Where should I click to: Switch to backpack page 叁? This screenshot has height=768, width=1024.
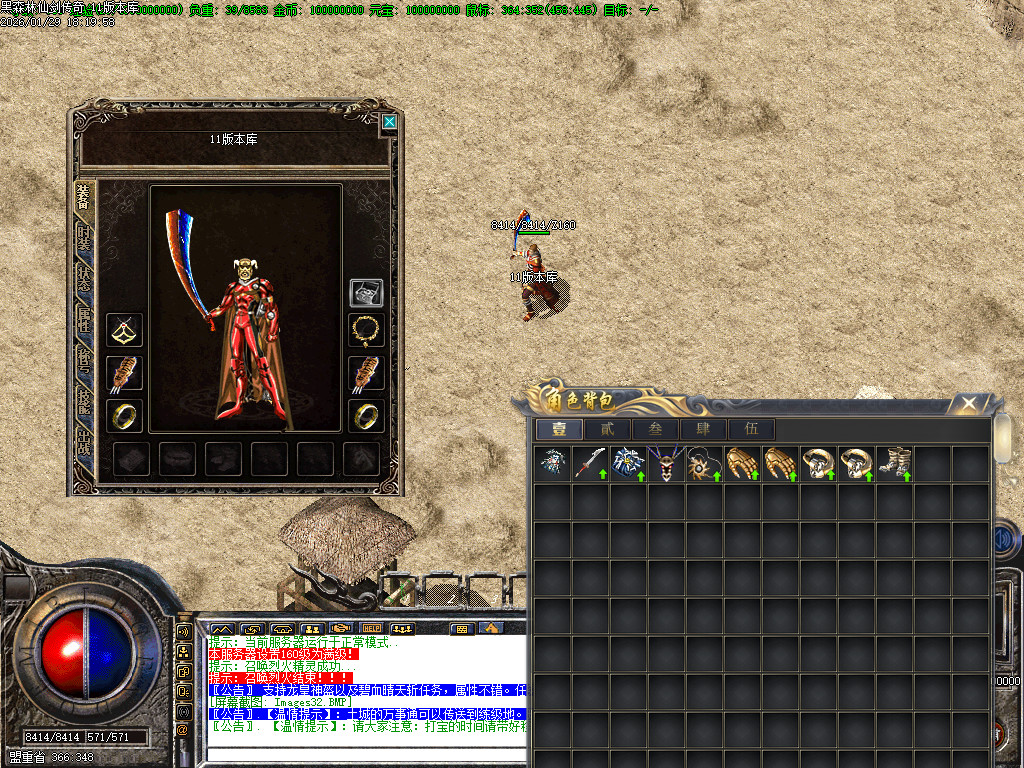click(x=655, y=429)
